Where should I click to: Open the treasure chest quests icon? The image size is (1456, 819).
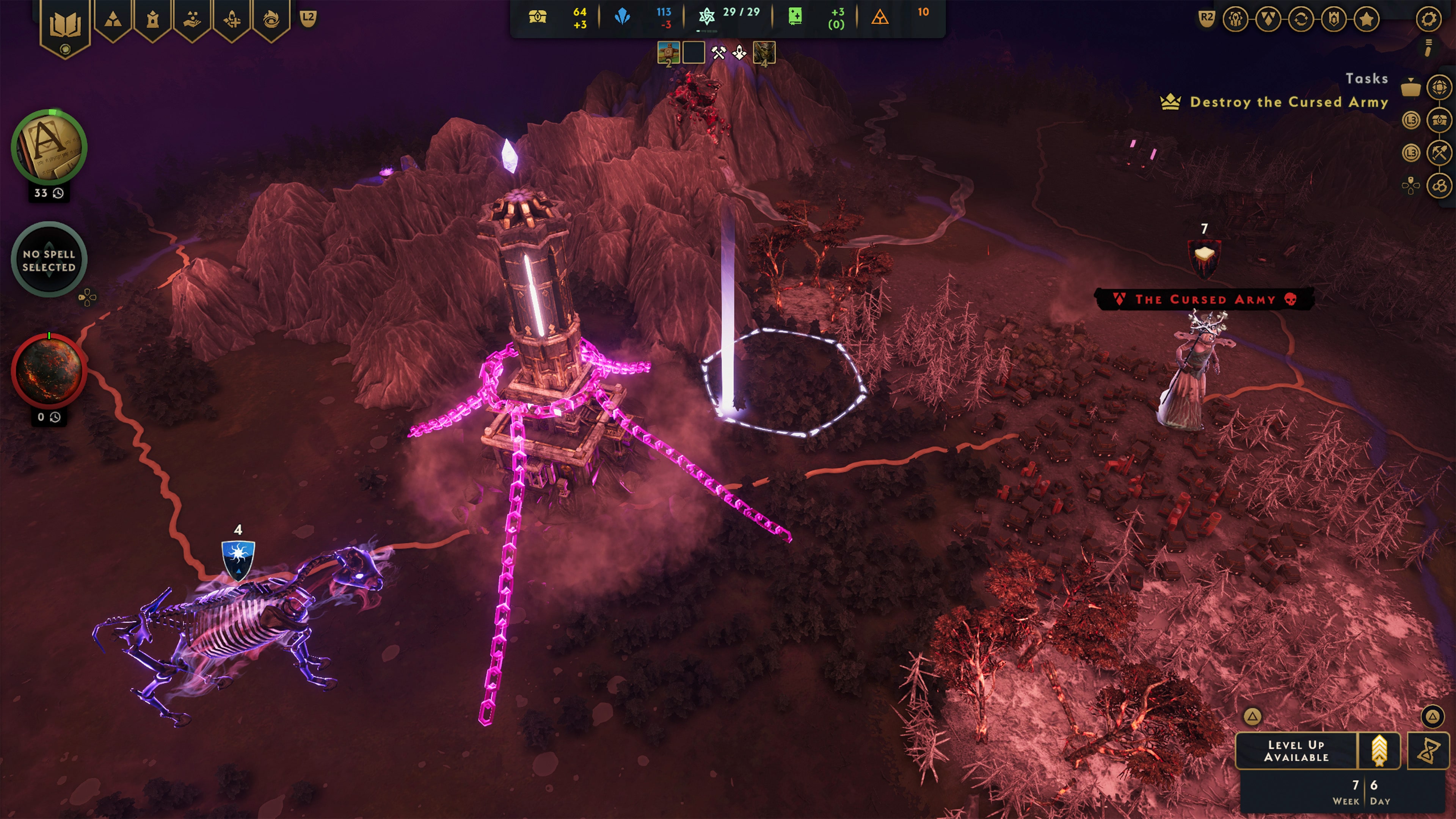pyautogui.click(x=1440, y=120)
